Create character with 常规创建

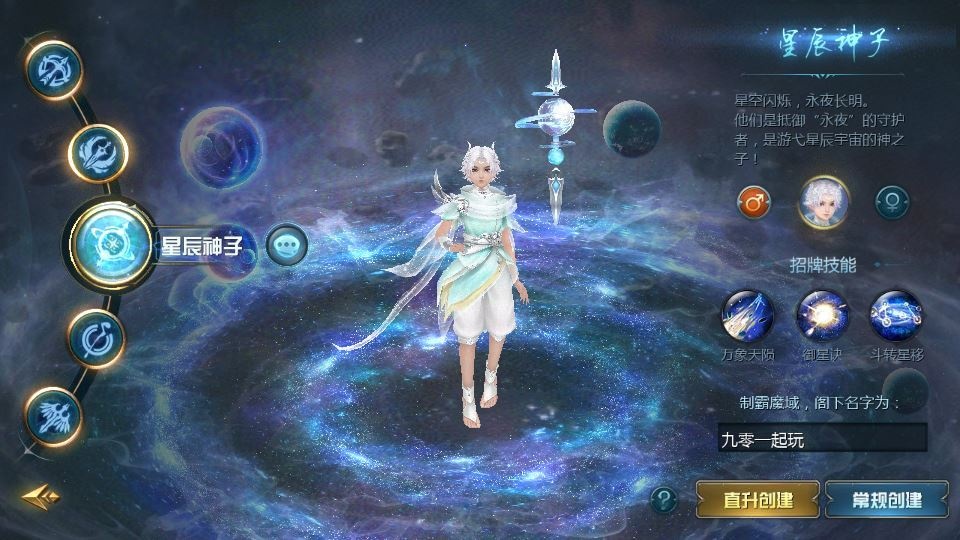pos(886,498)
